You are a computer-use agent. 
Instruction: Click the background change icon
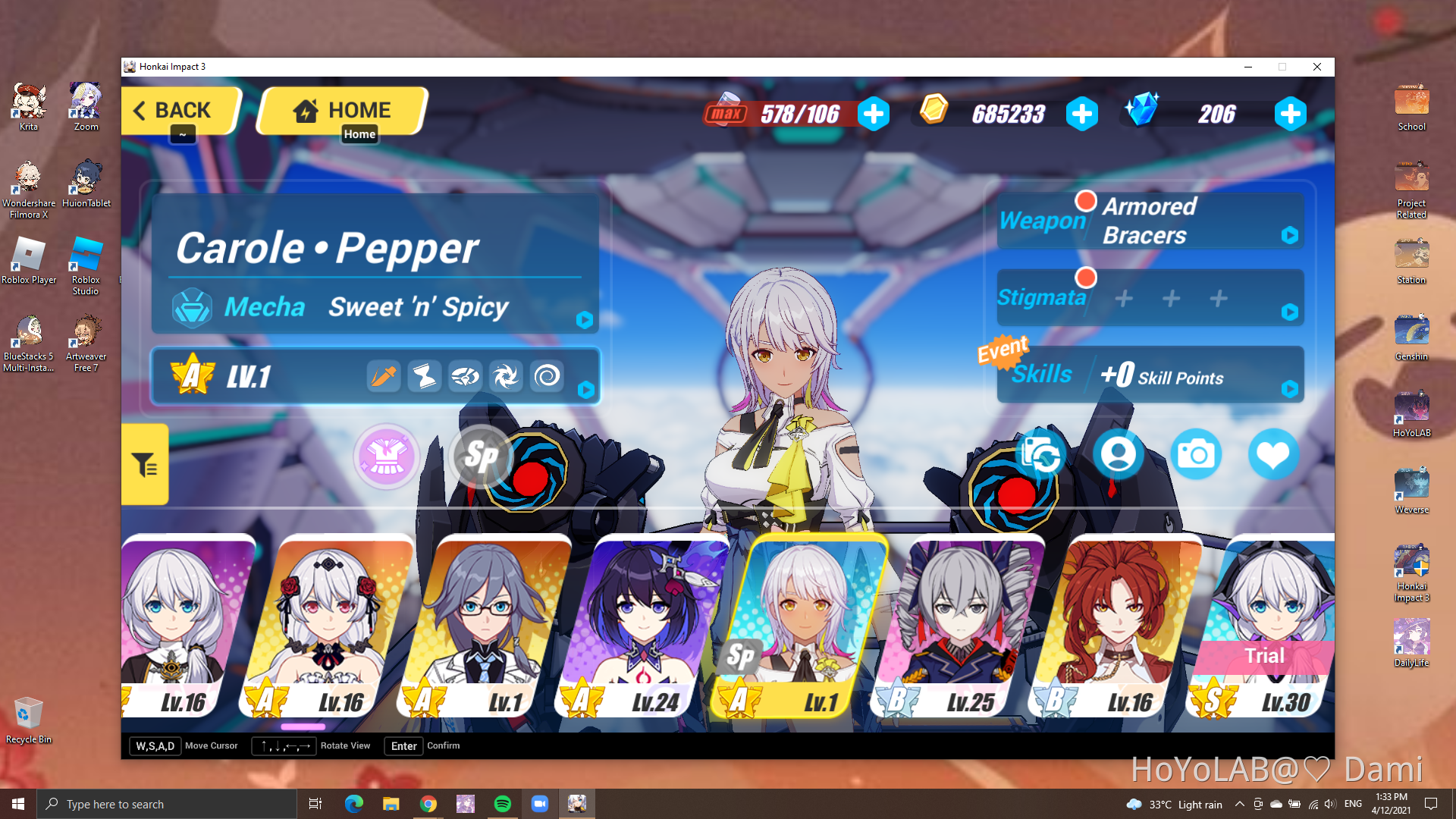(x=1041, y=453)
